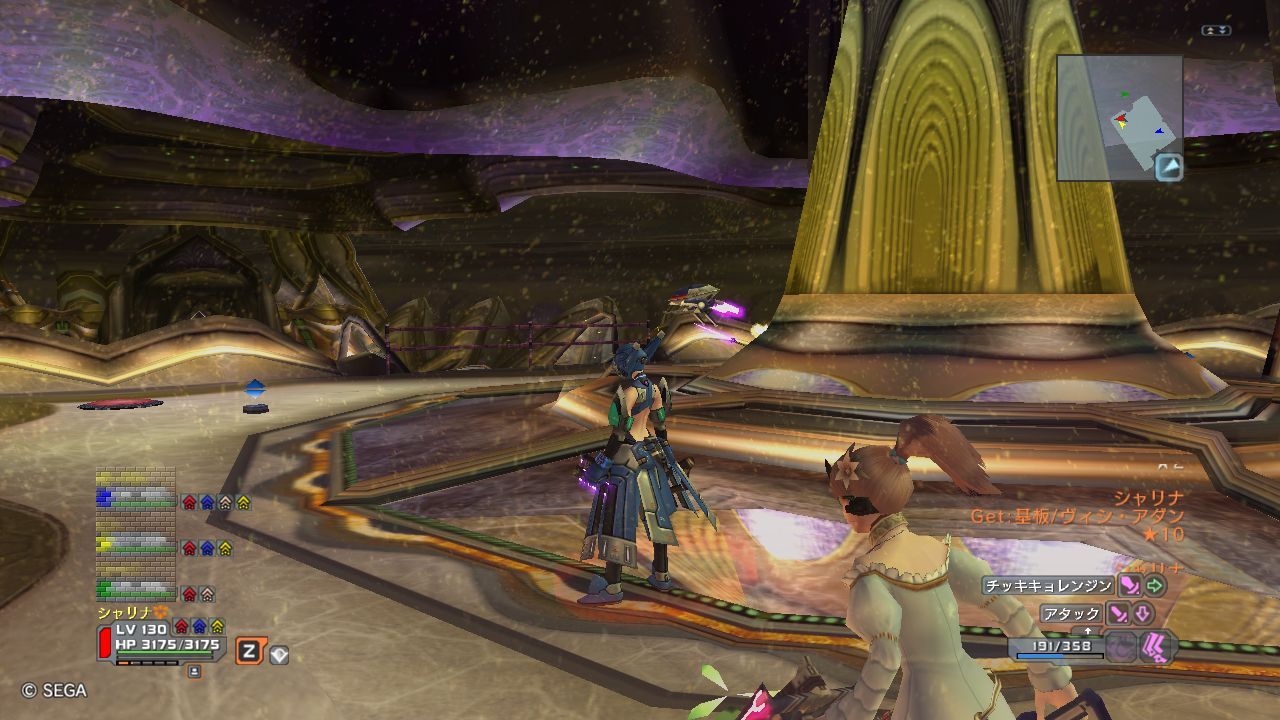This screenshot has width=1280, height=720.
Task: Select the チッキキョレンジン photon art label
Action: pos(1047,586)
